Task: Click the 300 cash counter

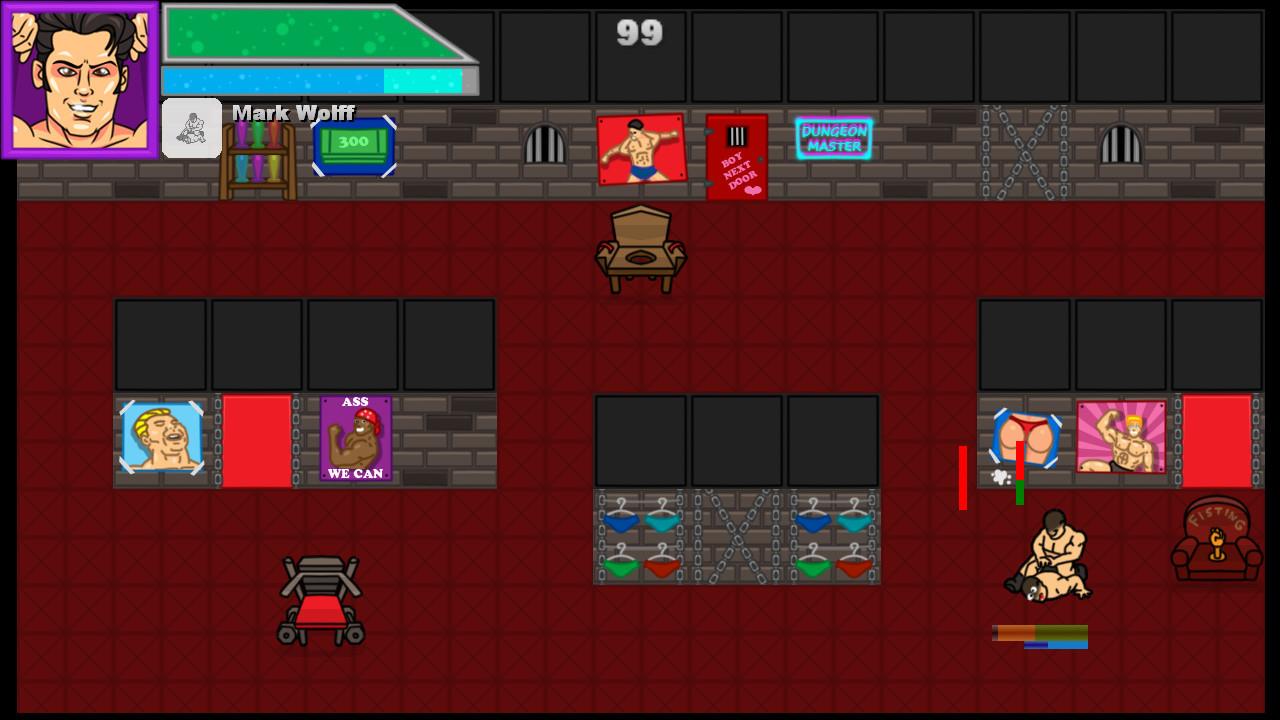Action: pyautogui.click(x=352, y=144)
